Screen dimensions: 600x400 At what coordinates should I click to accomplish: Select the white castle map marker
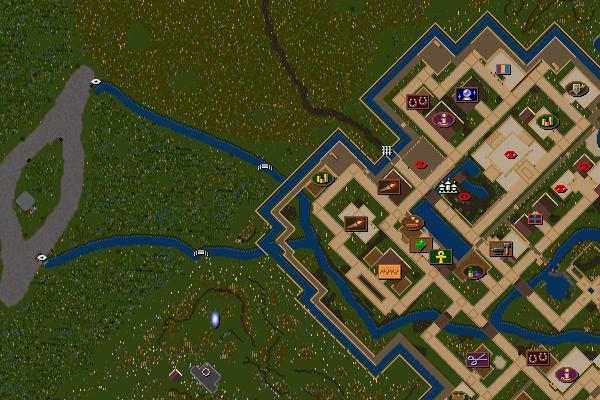click(447, 185)
